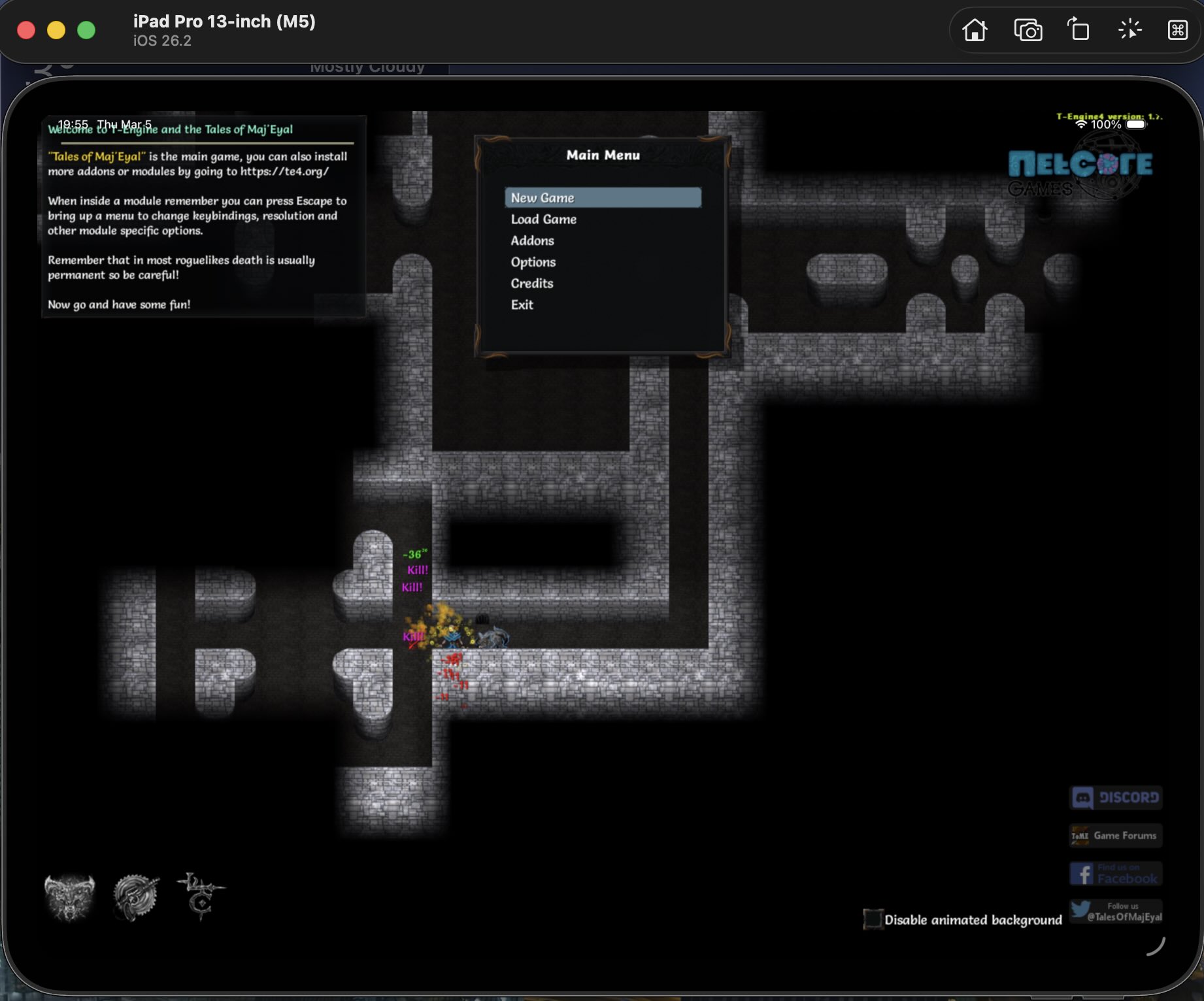The height and width of the screenshot is (1001, 1204).
Task: Click the ToME Game Forums icon
Action: point(1115,835)
